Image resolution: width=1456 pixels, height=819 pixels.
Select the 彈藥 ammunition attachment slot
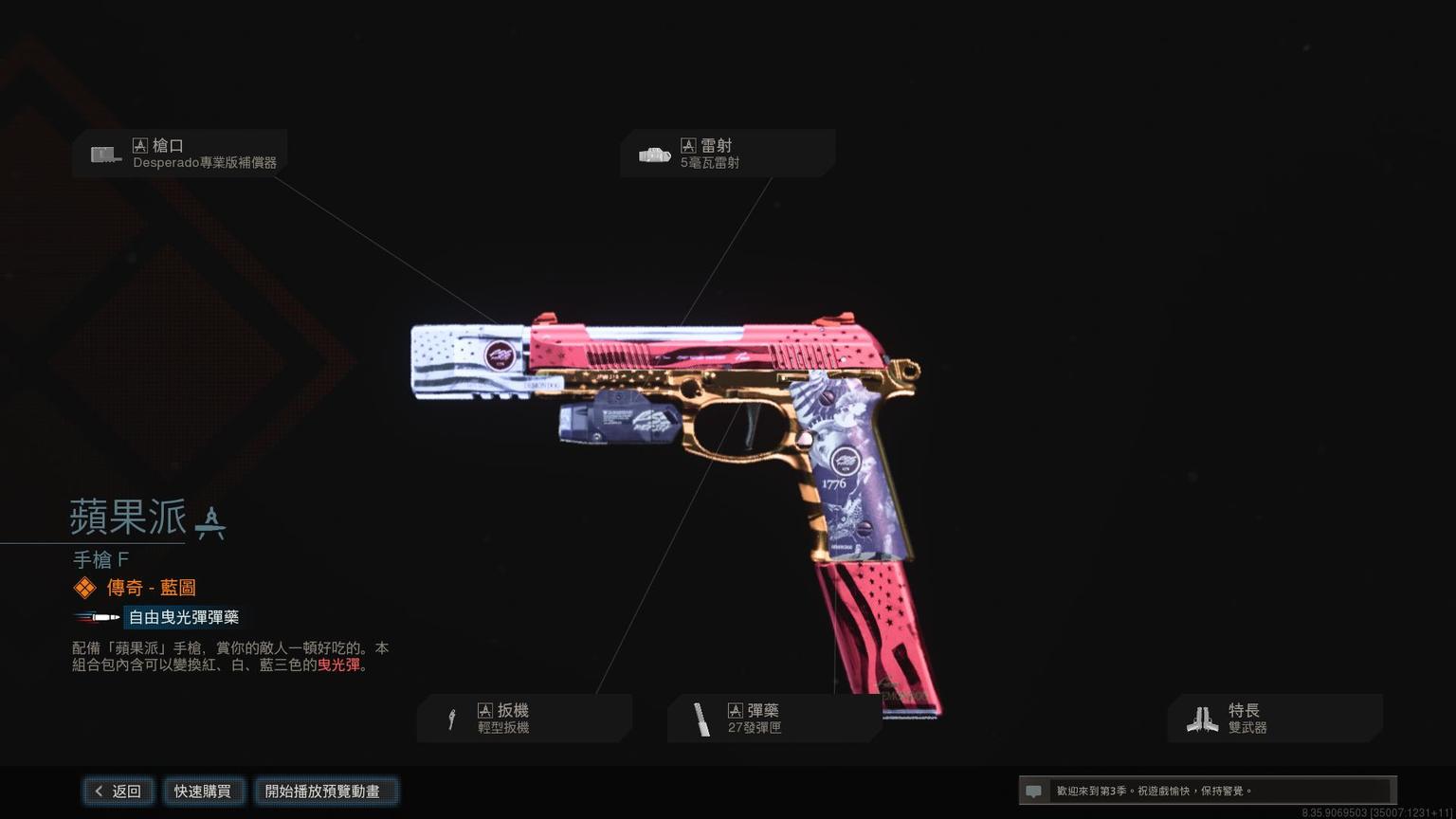pos(774,719)
